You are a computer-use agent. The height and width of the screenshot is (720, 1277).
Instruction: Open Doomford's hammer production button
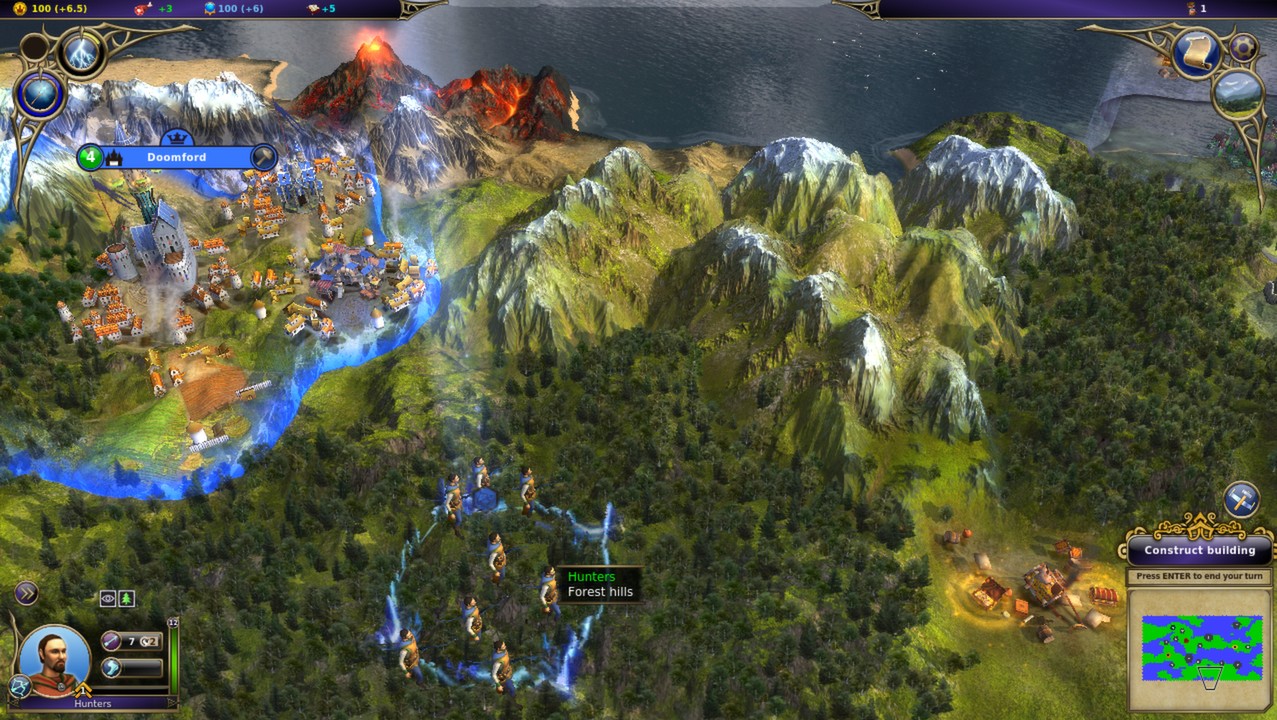[263, 157]
